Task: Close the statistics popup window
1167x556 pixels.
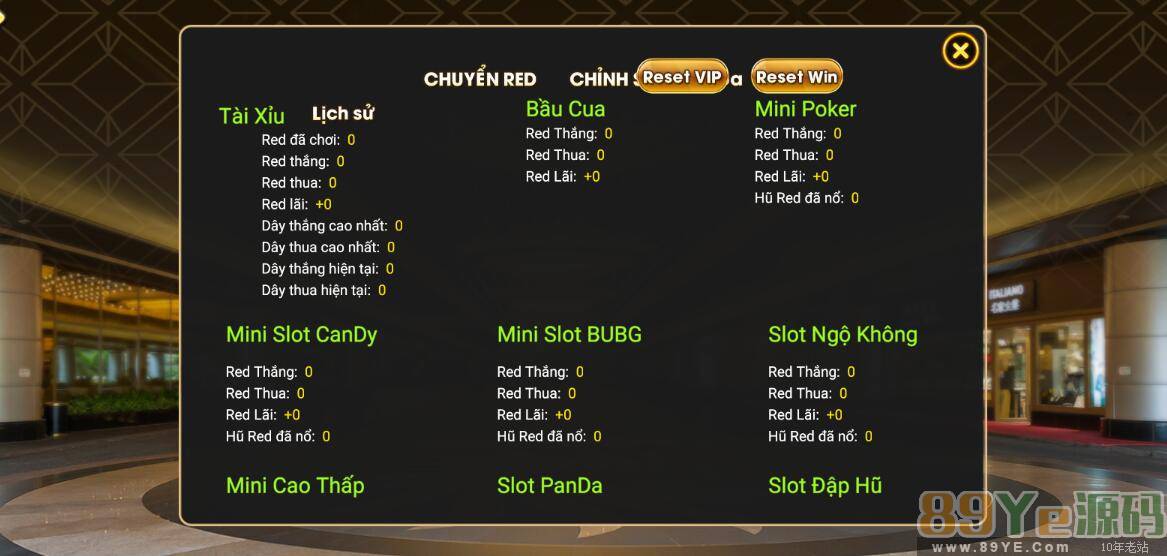Action: [960, 51]
